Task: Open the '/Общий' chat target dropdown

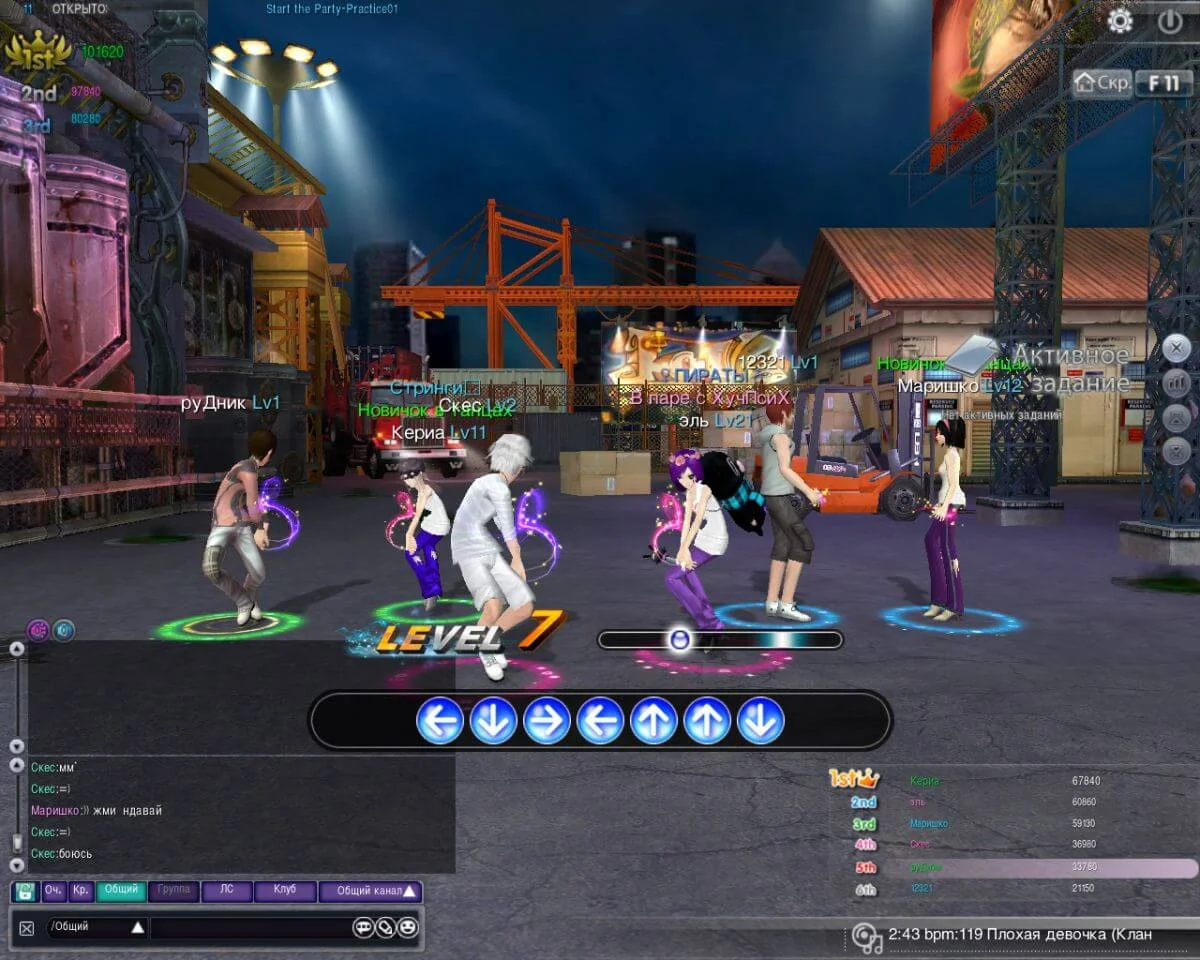Action: pos(96,927)
